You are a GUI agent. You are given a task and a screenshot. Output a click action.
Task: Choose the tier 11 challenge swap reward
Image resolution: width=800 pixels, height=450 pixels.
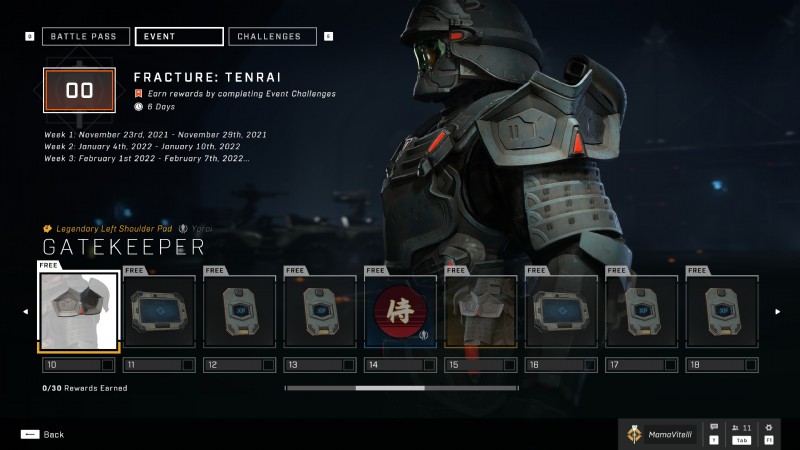click(x=159, y=312)
